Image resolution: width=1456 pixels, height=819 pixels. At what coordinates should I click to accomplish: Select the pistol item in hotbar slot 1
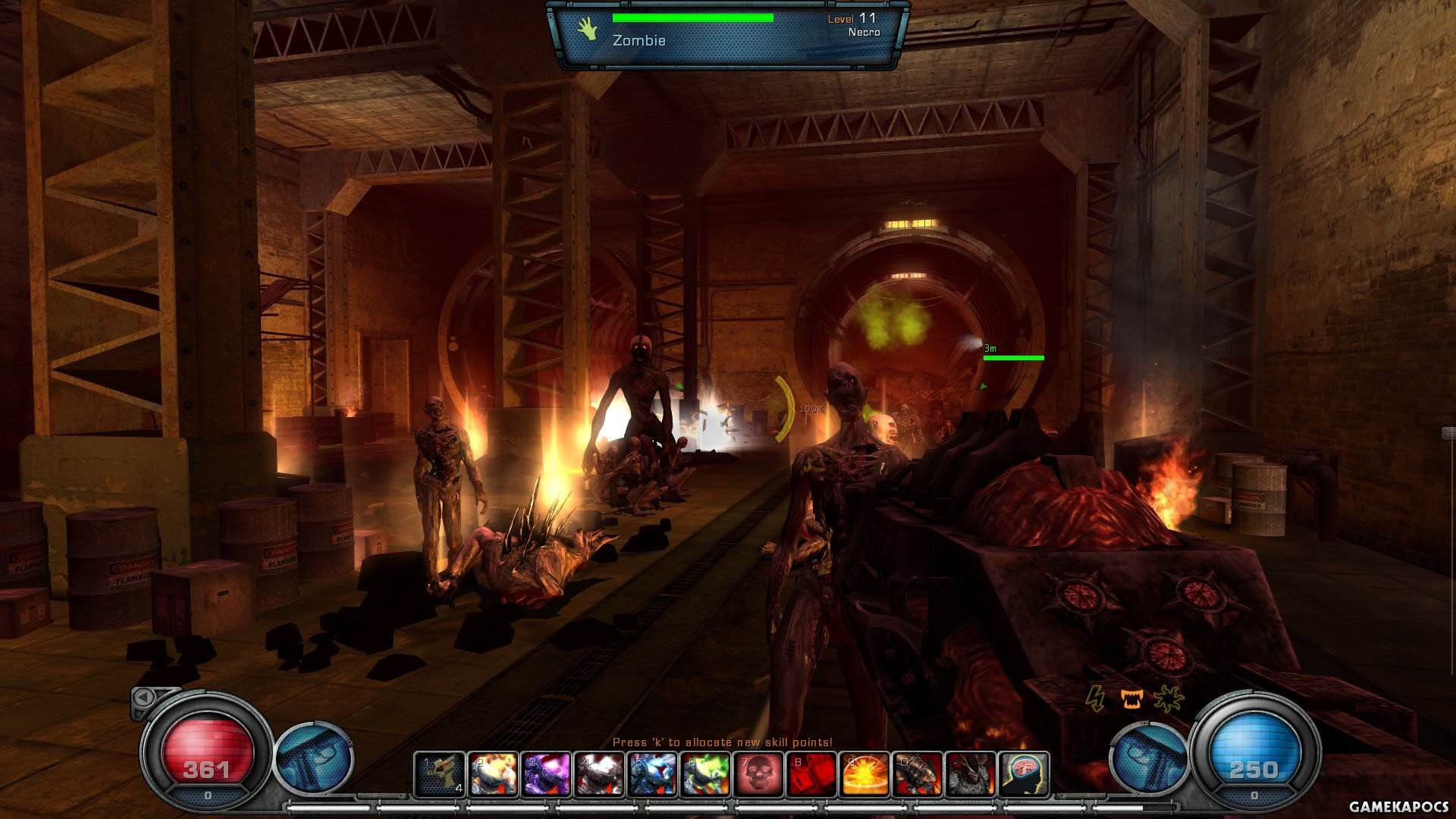pyautogui.click(x=441, y=773)
